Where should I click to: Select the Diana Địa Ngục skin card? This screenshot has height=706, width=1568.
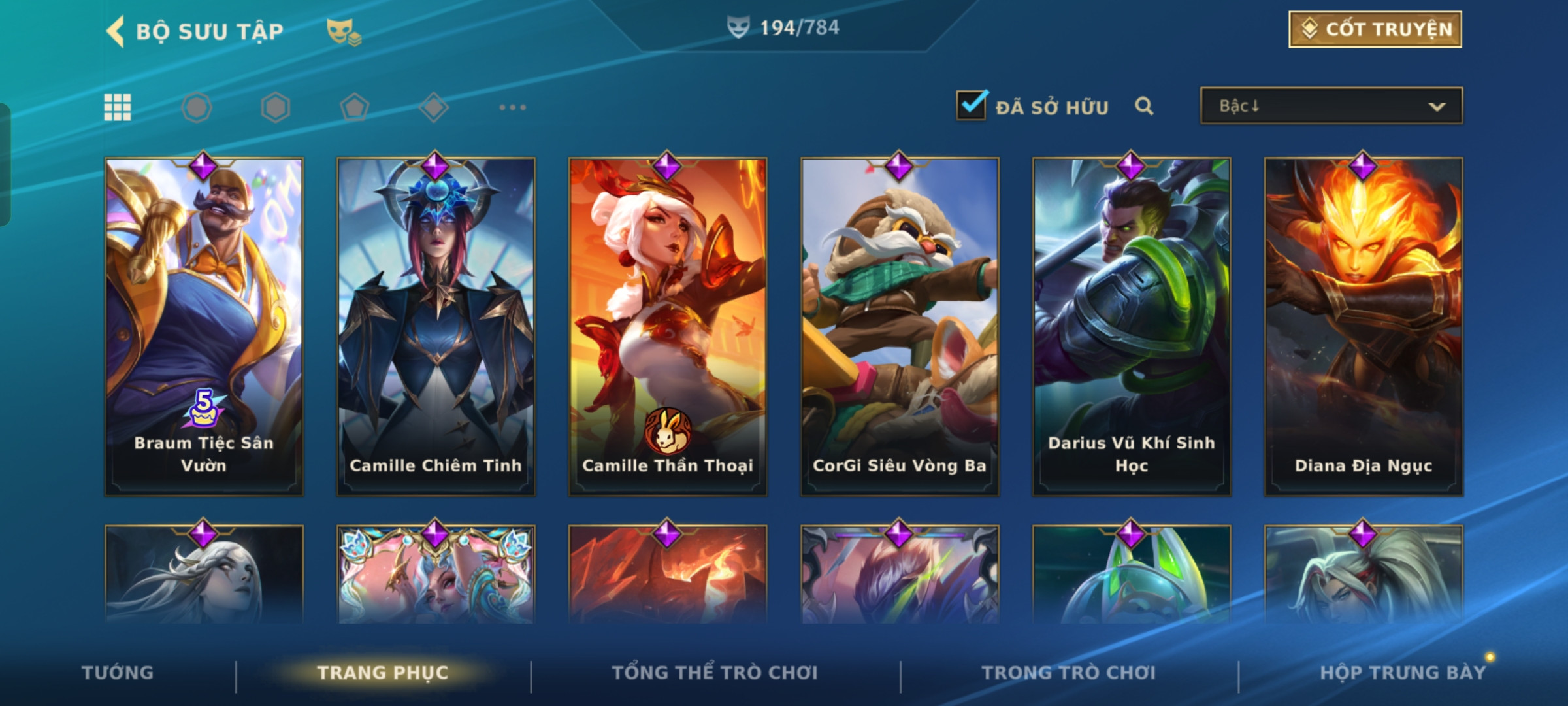tap(1364, 326)
